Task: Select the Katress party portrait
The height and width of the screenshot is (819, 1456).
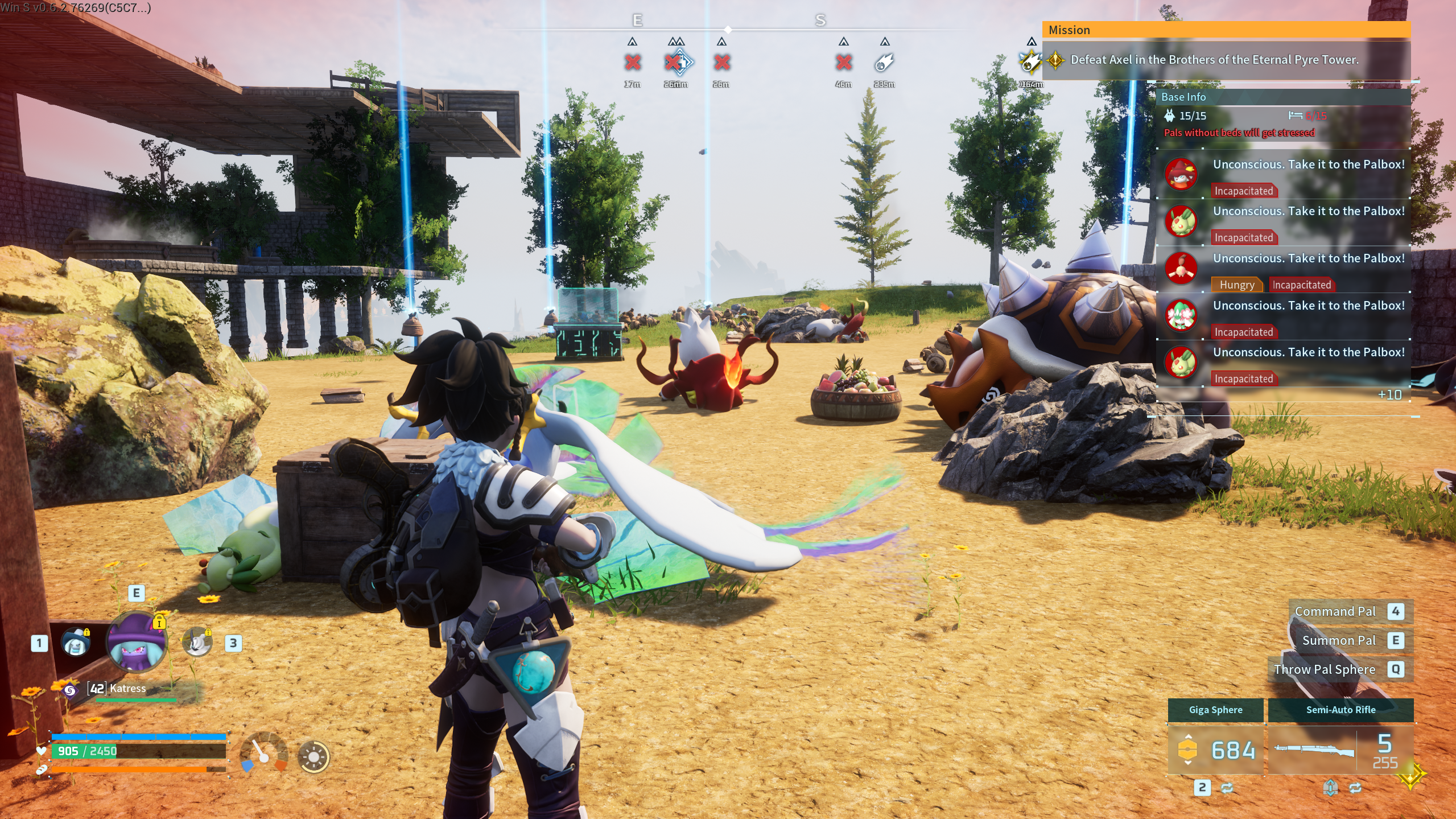Action: point(137,642)
